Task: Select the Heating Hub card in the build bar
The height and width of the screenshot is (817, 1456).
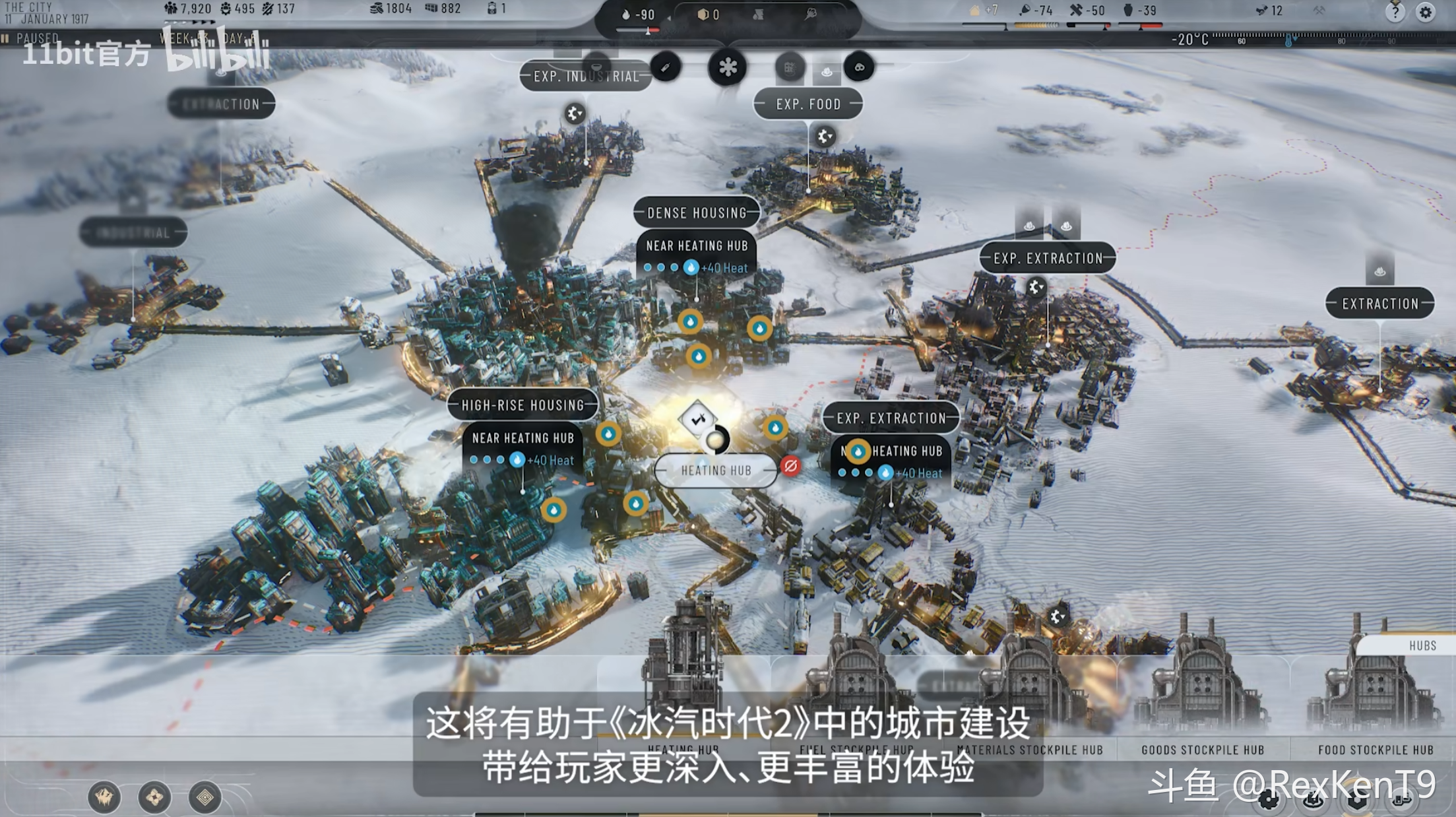Action: [683, 750]
